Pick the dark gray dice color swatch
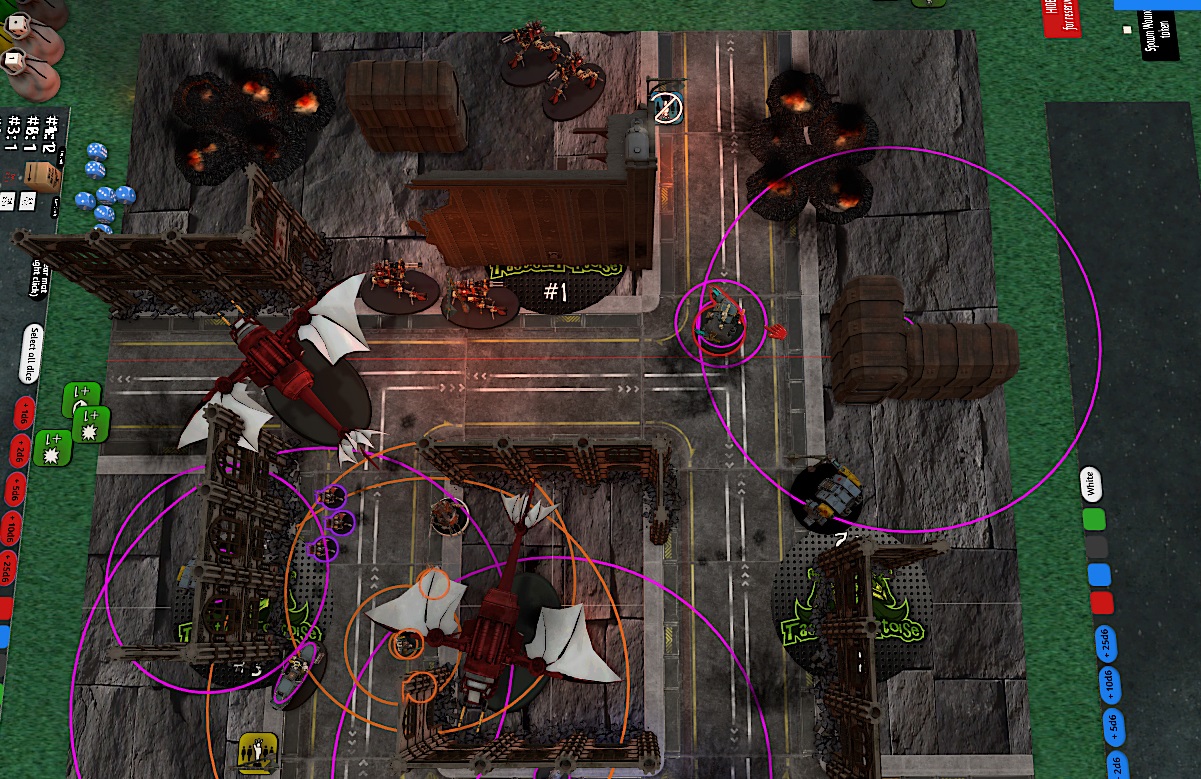Image resolution: width=1201 pixels, height=779 pixels. pyautogui.click(x=1098, y=546)
